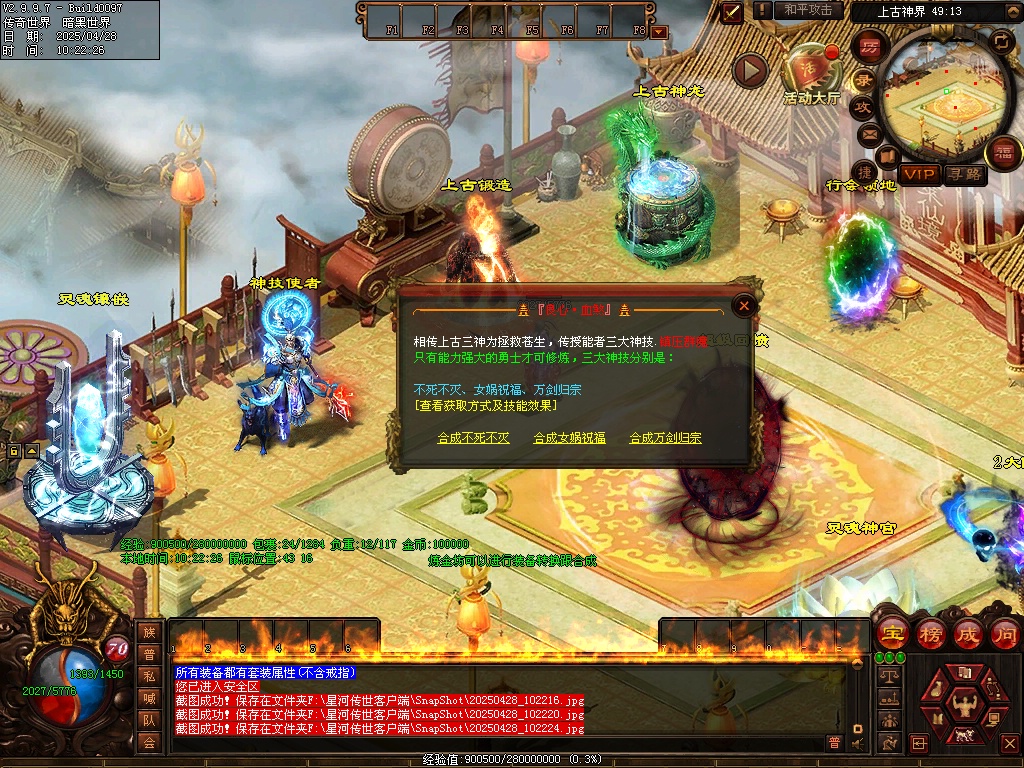The image size is (1024, 768).
Task: Activate the 寻路 pathfinding button
Action: click(x=965, y=174)
